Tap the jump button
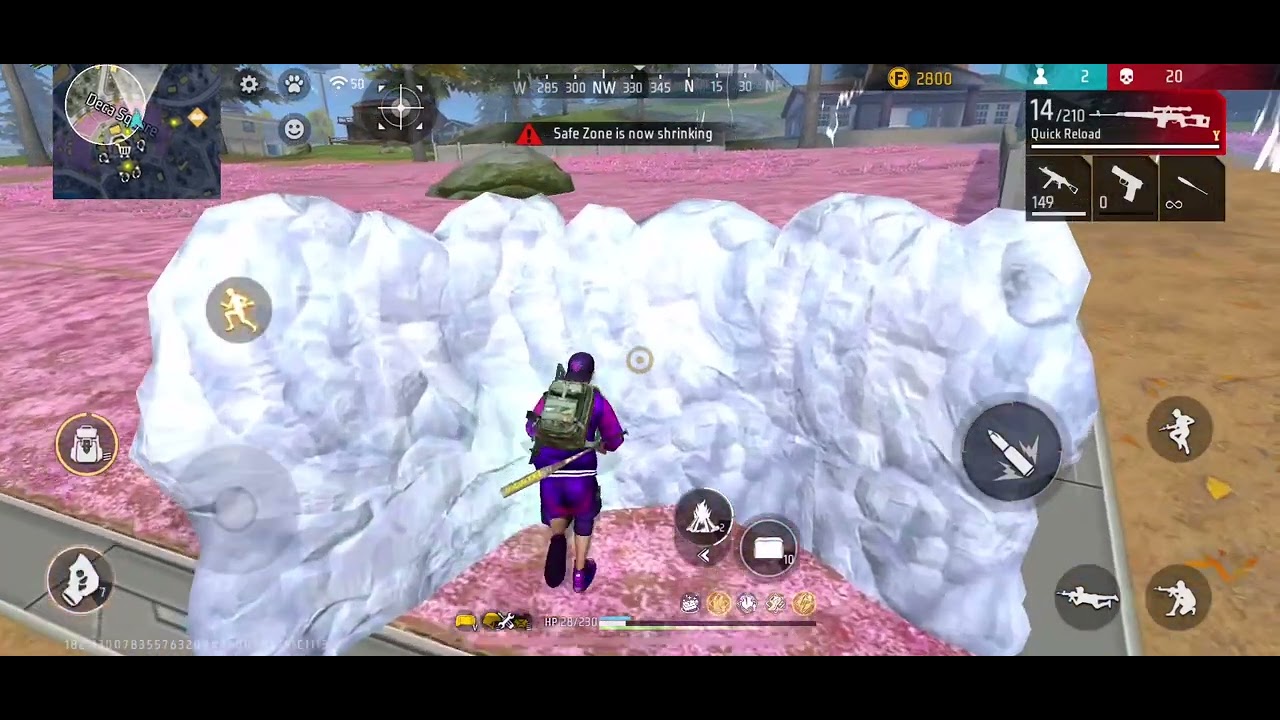This screenshot has width=1280, height=720. point(1180,430)
